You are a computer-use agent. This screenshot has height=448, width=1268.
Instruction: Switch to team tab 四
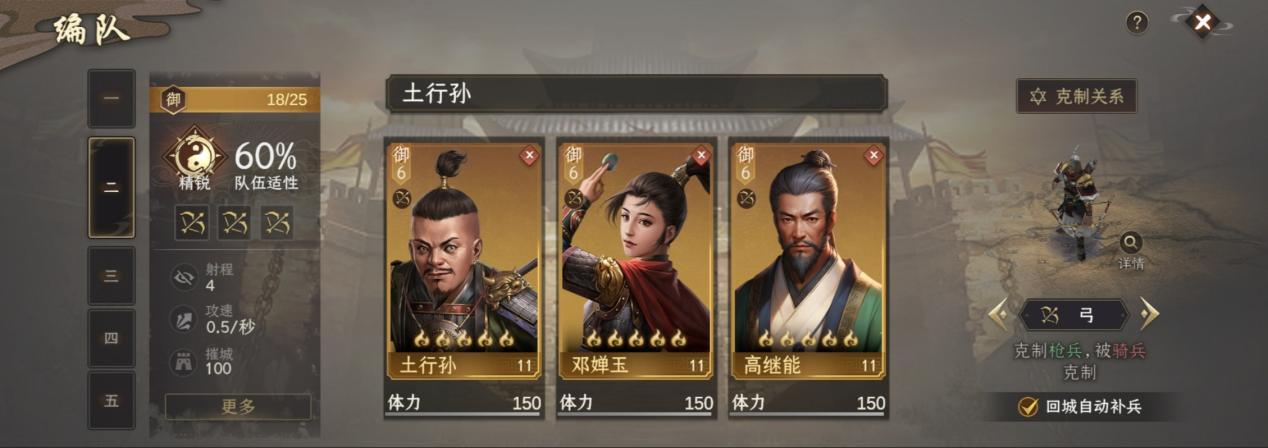(x=111, y=337)
